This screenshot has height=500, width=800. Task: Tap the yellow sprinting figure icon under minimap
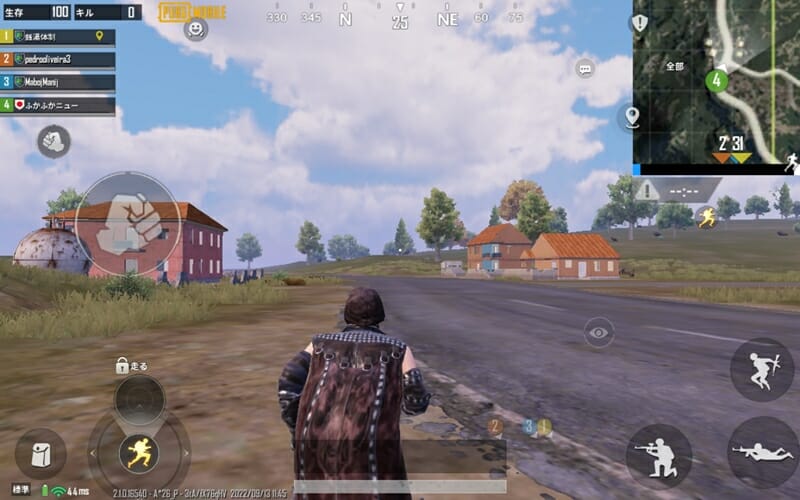707,216
